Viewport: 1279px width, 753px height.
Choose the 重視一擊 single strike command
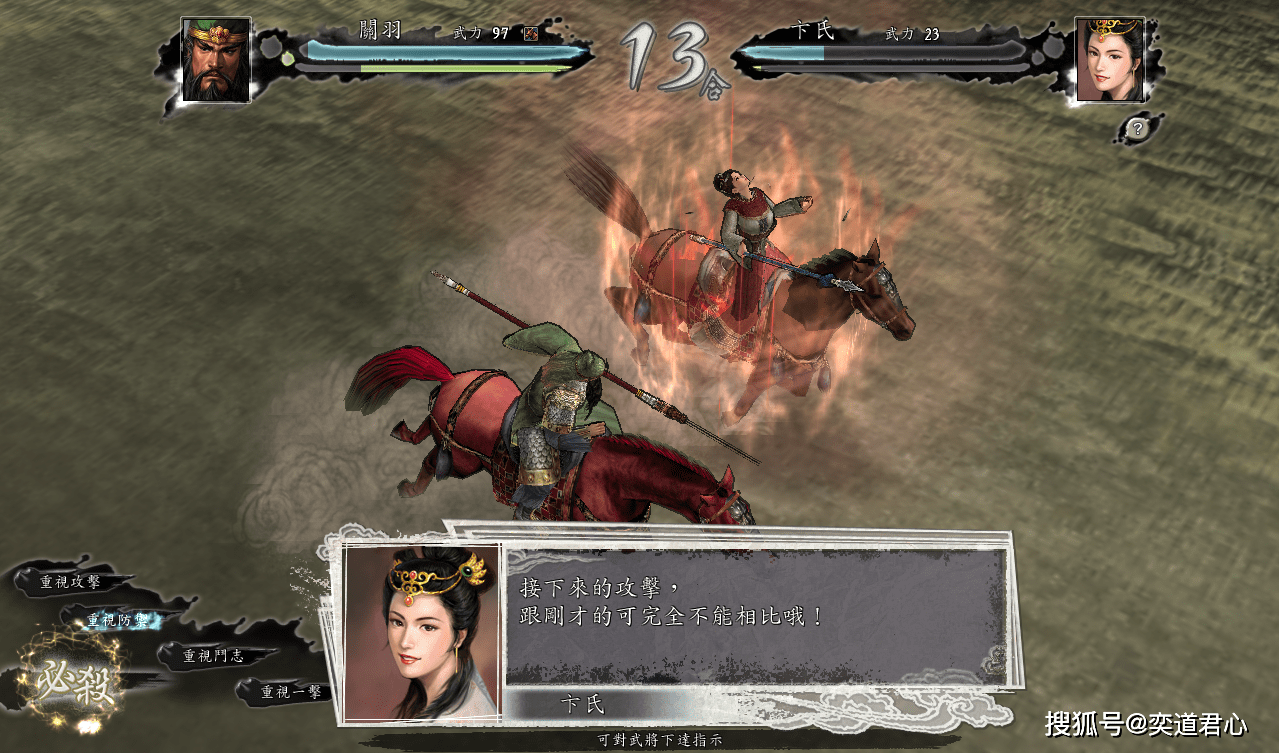(291, 691)
